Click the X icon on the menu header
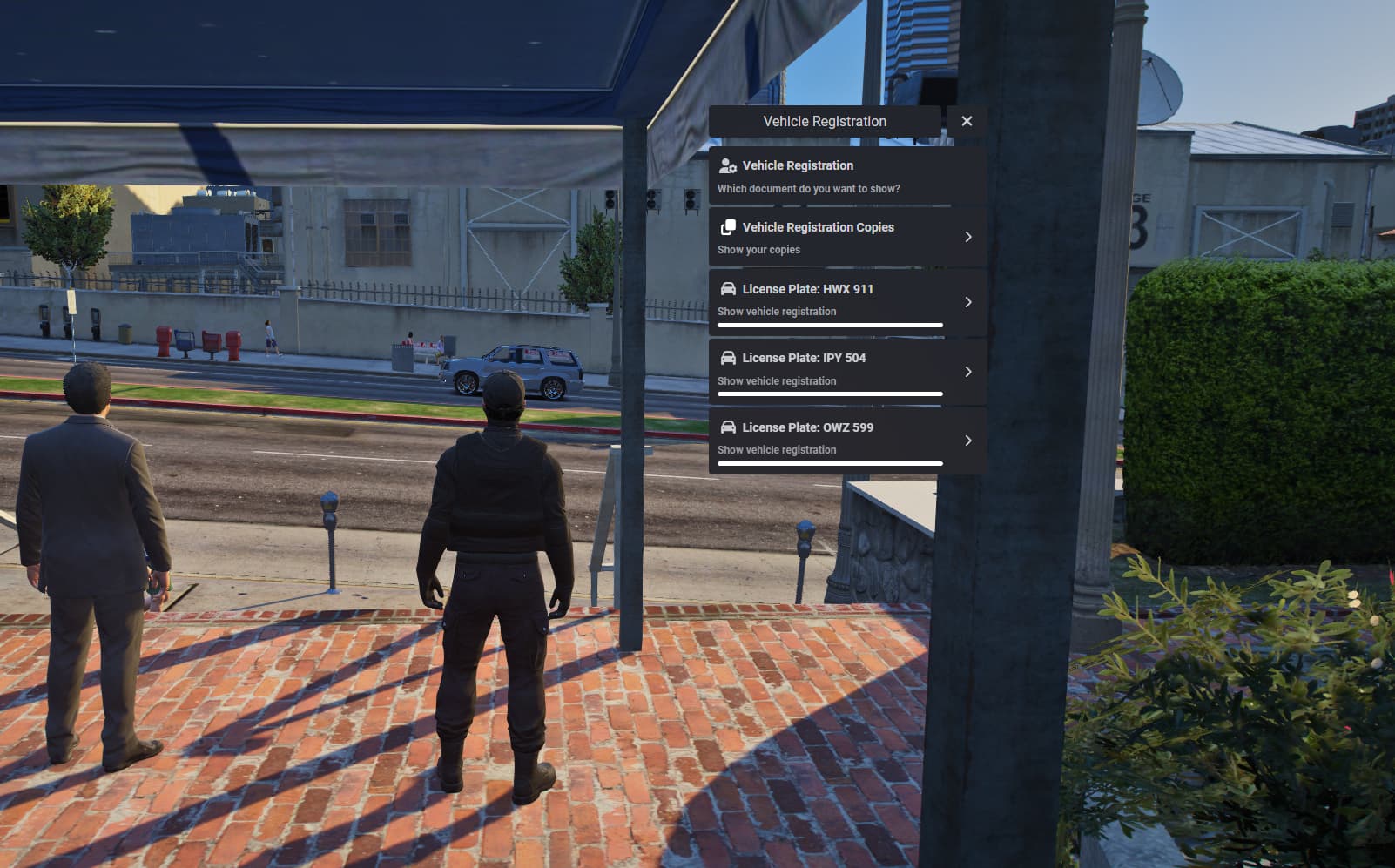Viewport: 1395px width, 868px height. [x=967, y=121]
